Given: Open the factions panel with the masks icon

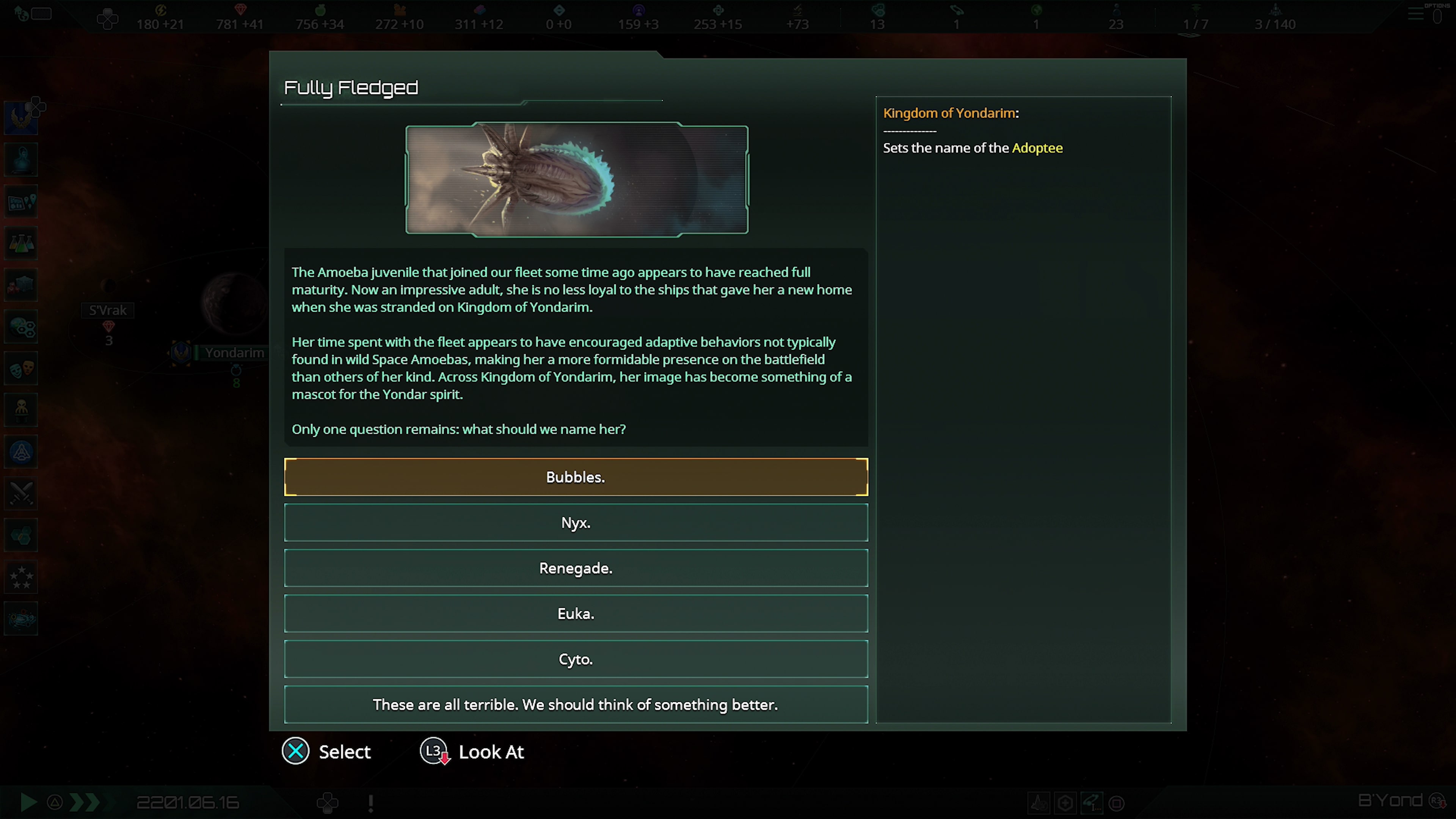Looking at the screenshot, I should pyautogui.click(x=21, y=369).
